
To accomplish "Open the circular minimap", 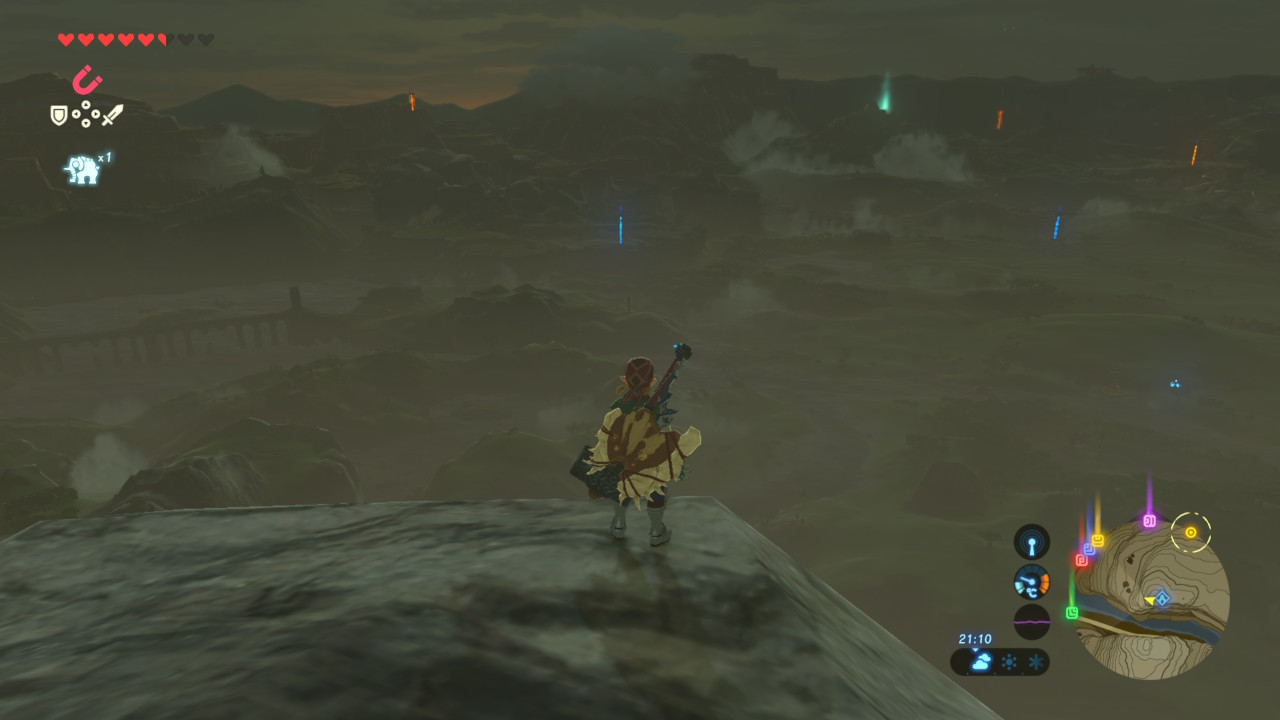I will 1156,600.
